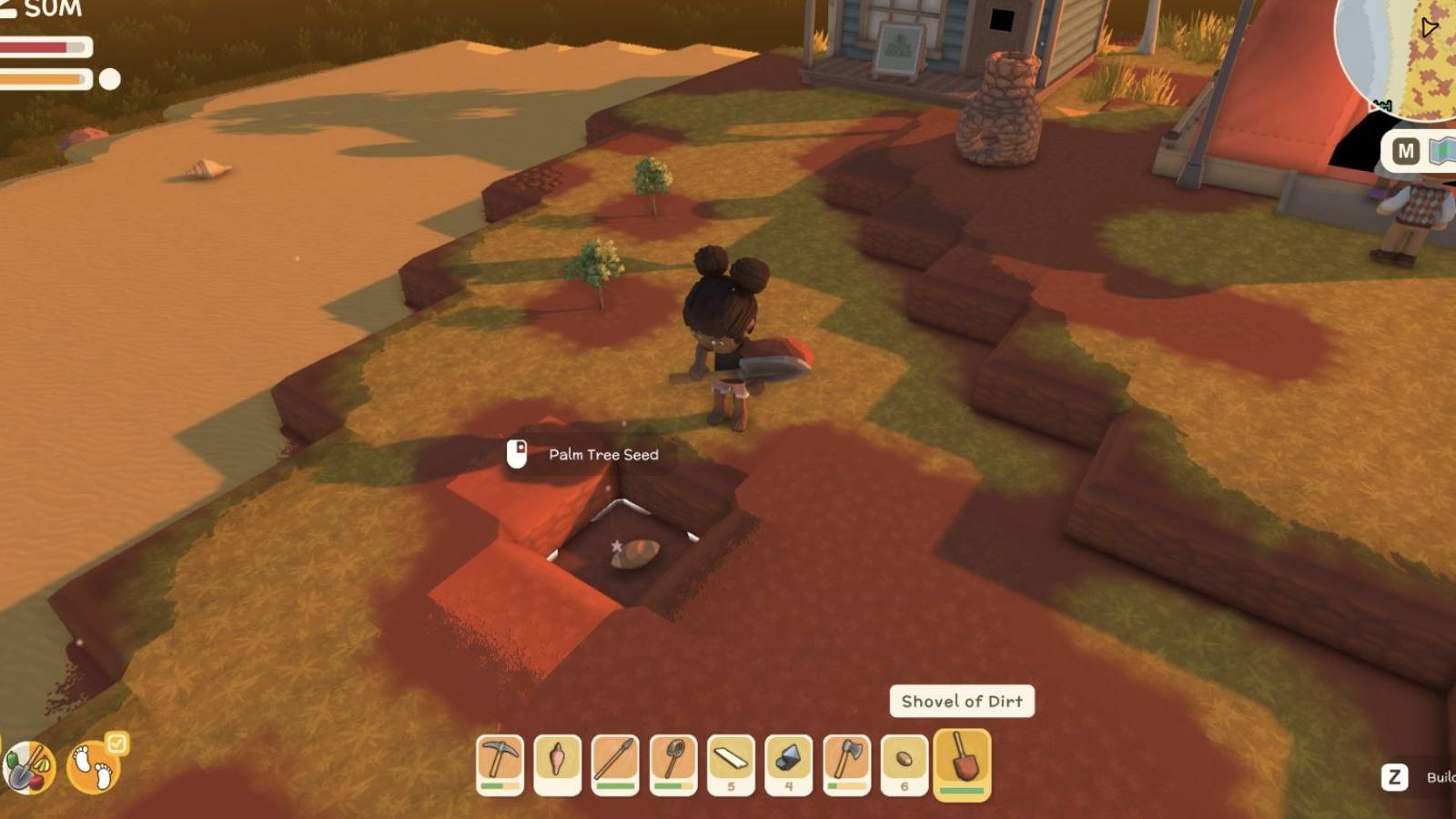Select the shovel tool in the hotbar

click(675, 764)
